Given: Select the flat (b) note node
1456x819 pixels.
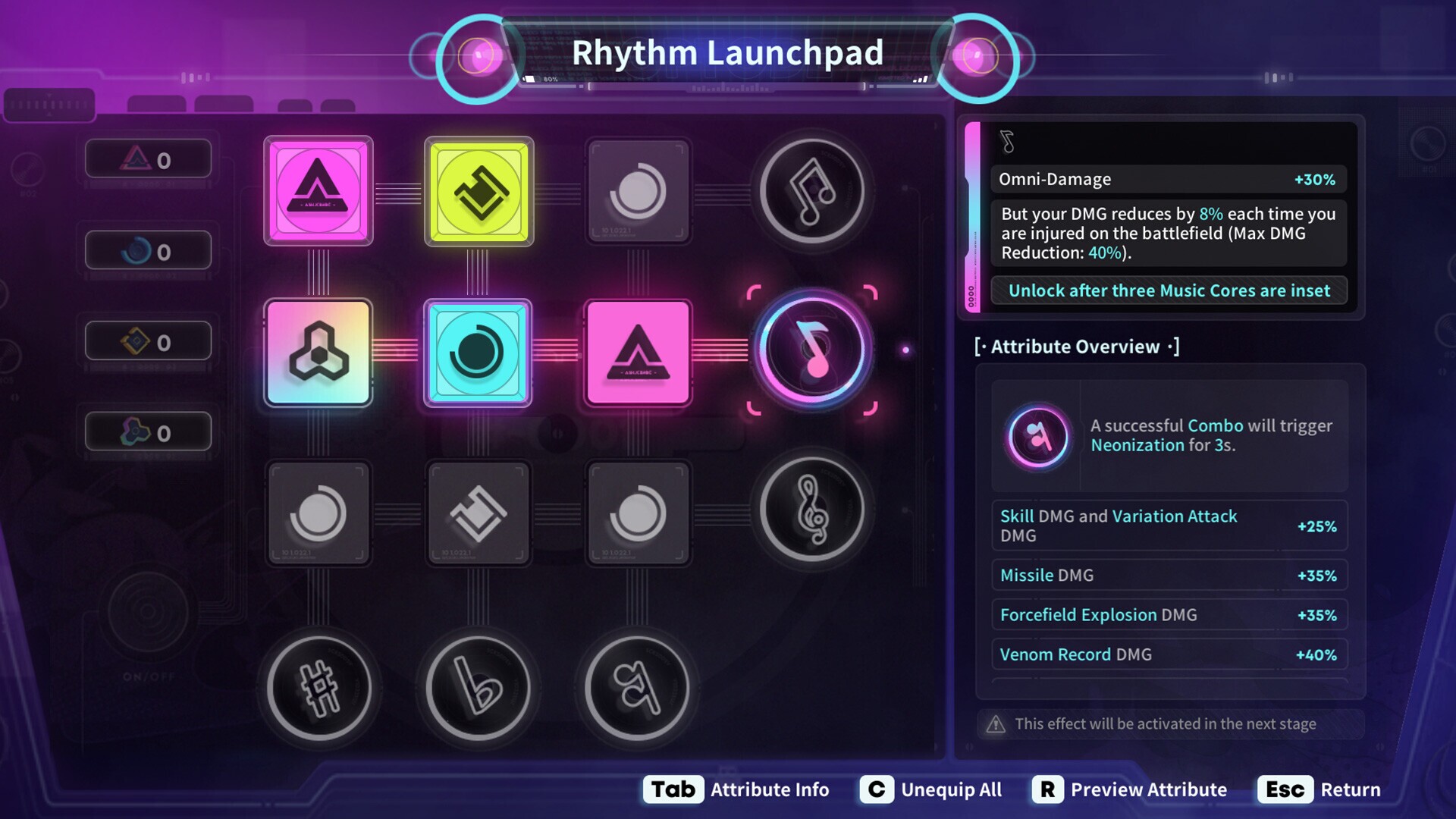Looking at the screenshot, I should point(478,686).
